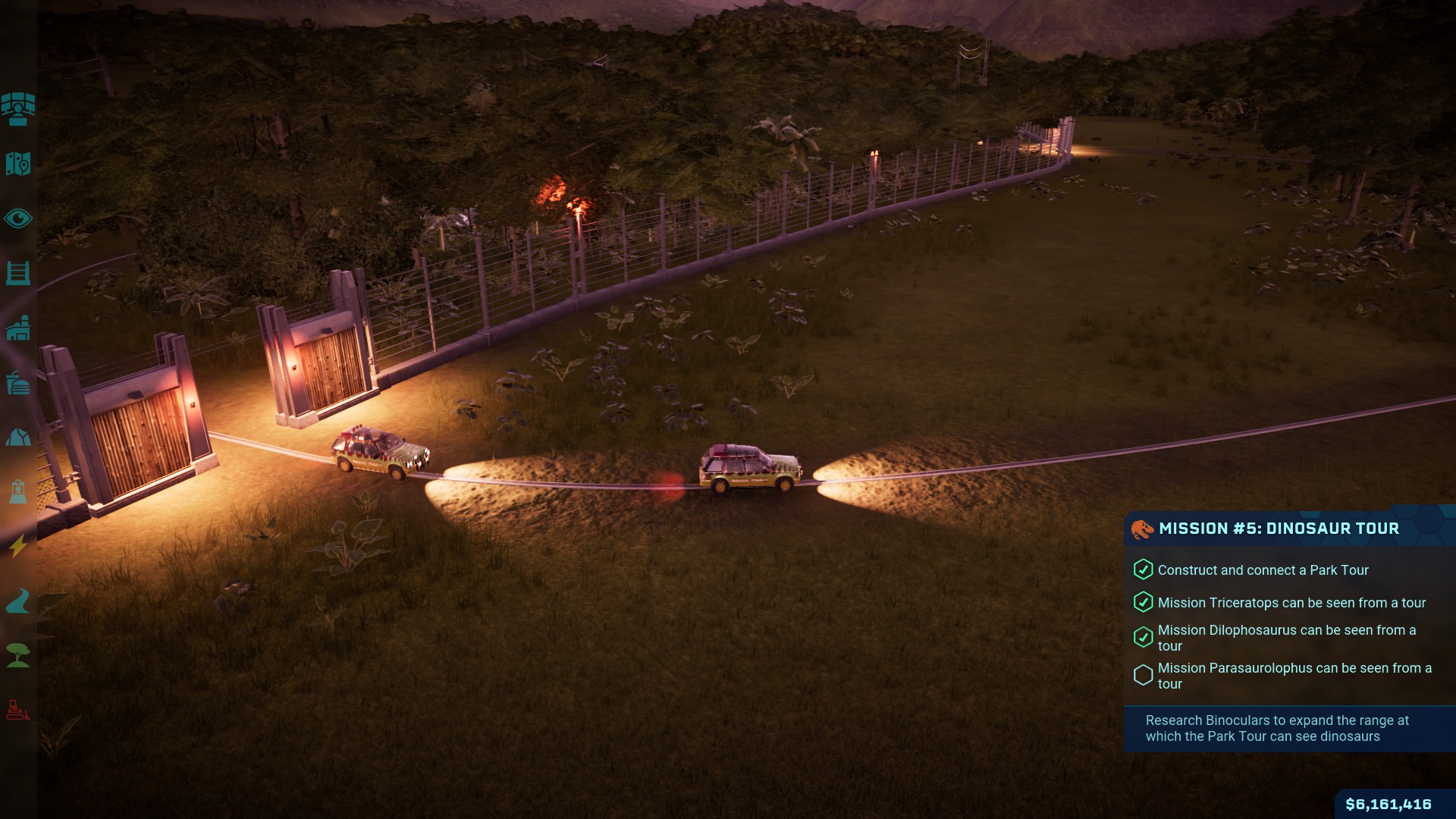Screen dimensions: 1456x819
Task: Choose the path building tool
Action: coord(18,601)
